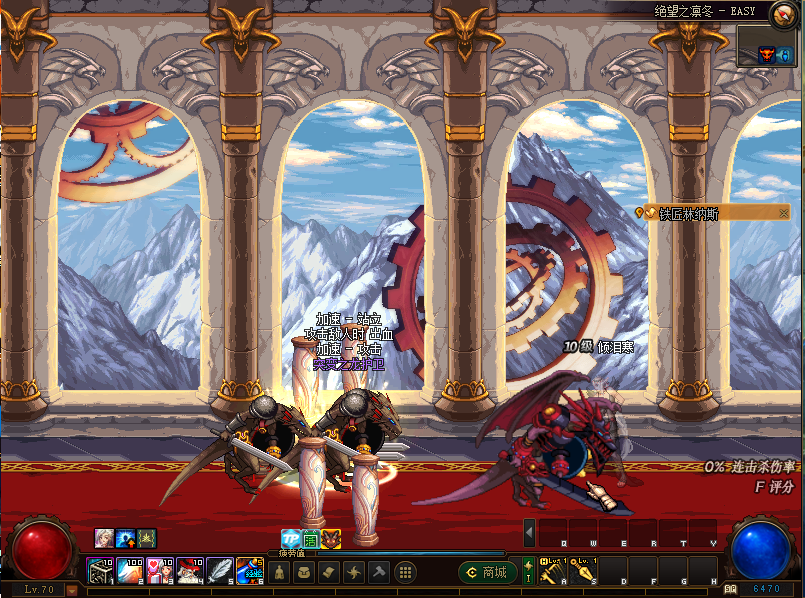Open the hammer menu icon
The height and width of the screenshot is (598, 805).
click(x=379, y=572)
